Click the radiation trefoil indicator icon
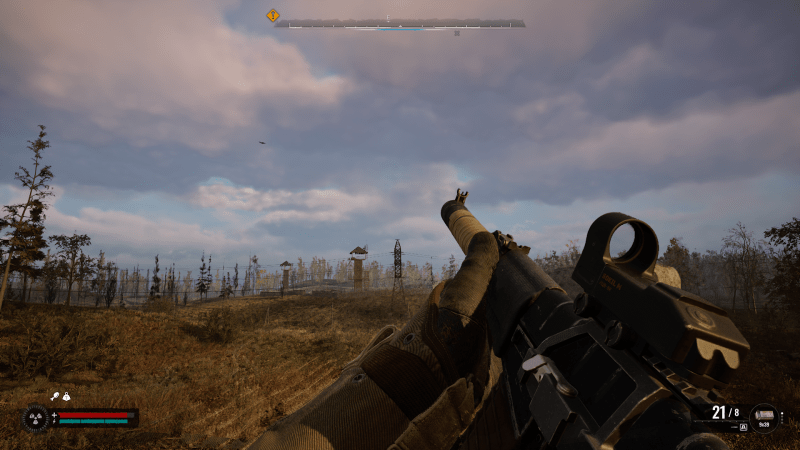Image resolution: width=800 pixels, height=450 pixels. [36, 417]
